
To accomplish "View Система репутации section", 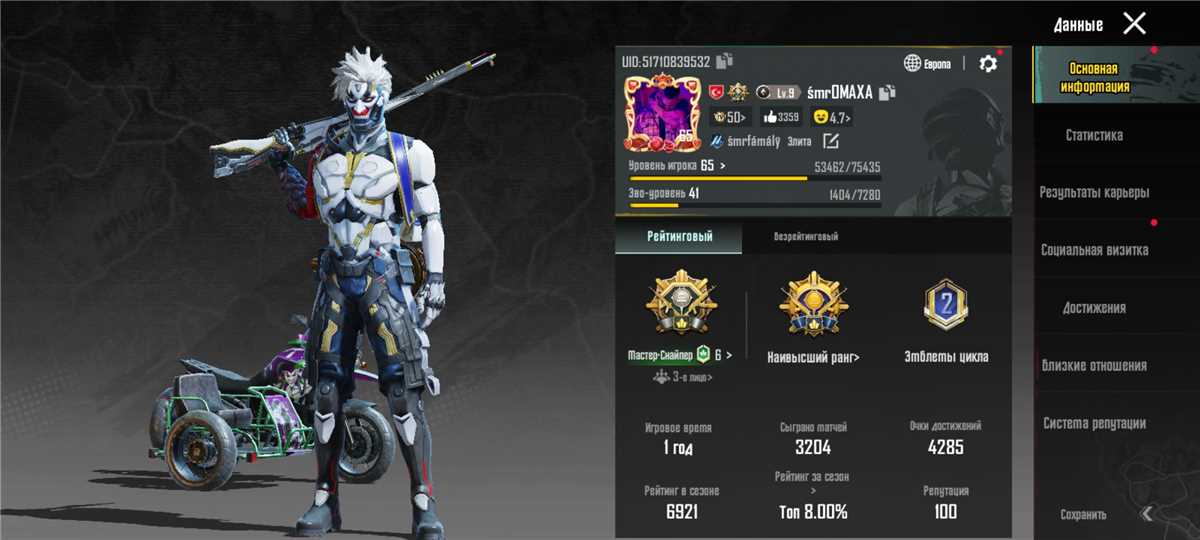I will tap(1094, 424).
